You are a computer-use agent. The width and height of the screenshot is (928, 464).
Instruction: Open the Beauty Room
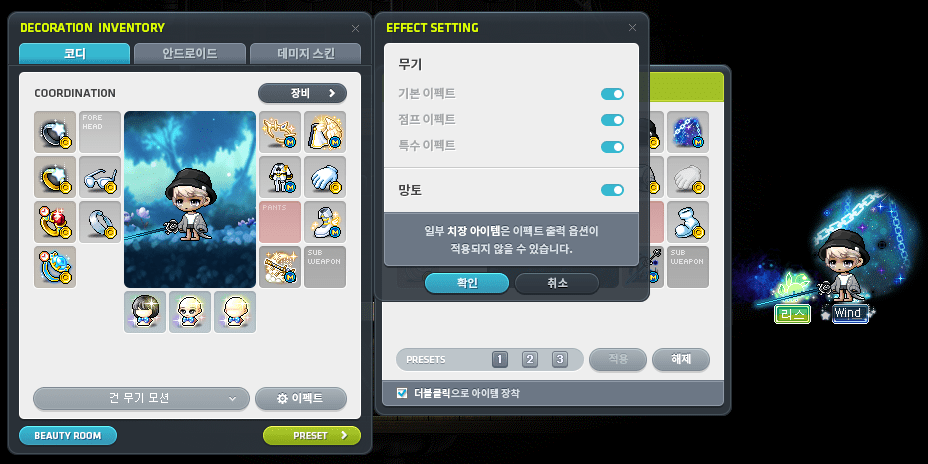(67, 436)
